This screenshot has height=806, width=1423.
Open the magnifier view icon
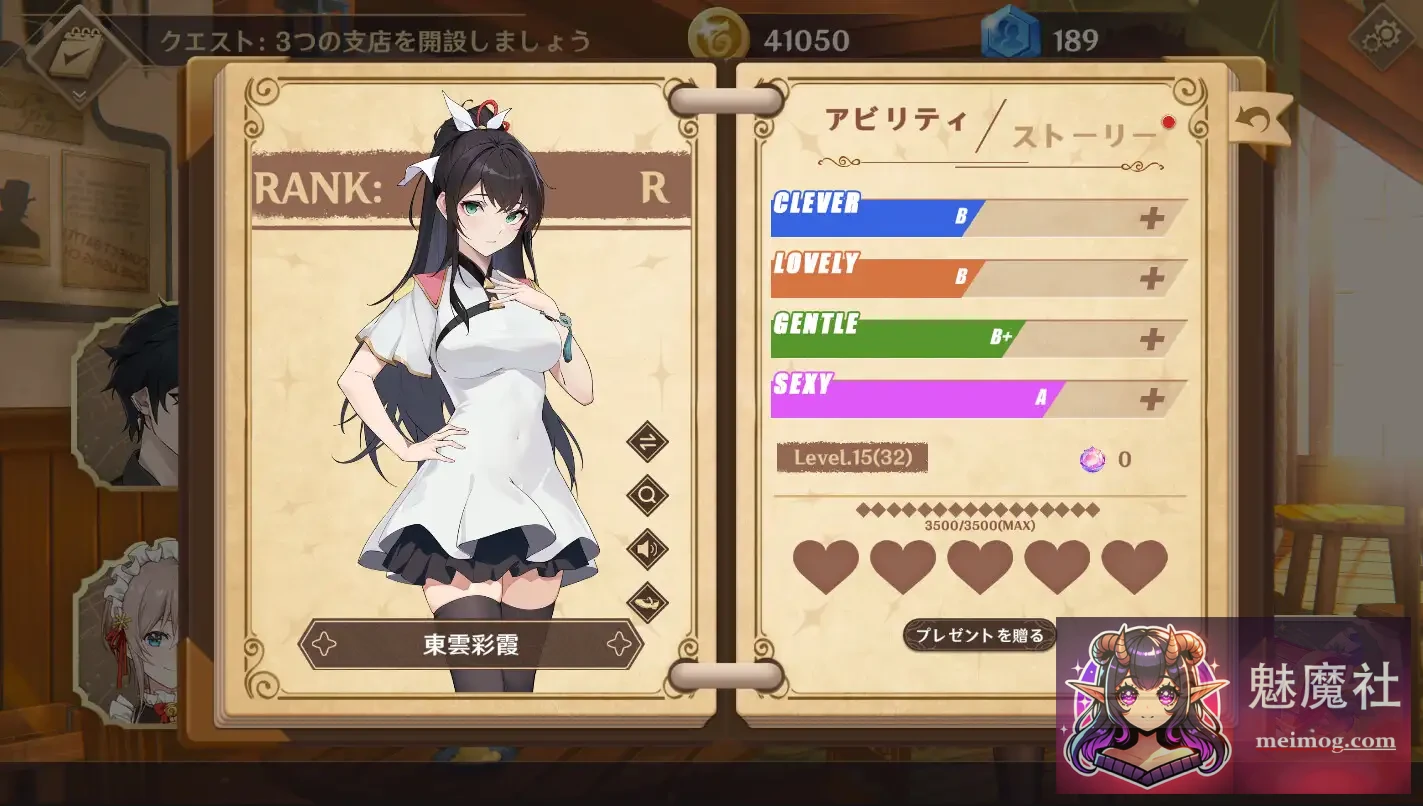[x=646, y=494]
